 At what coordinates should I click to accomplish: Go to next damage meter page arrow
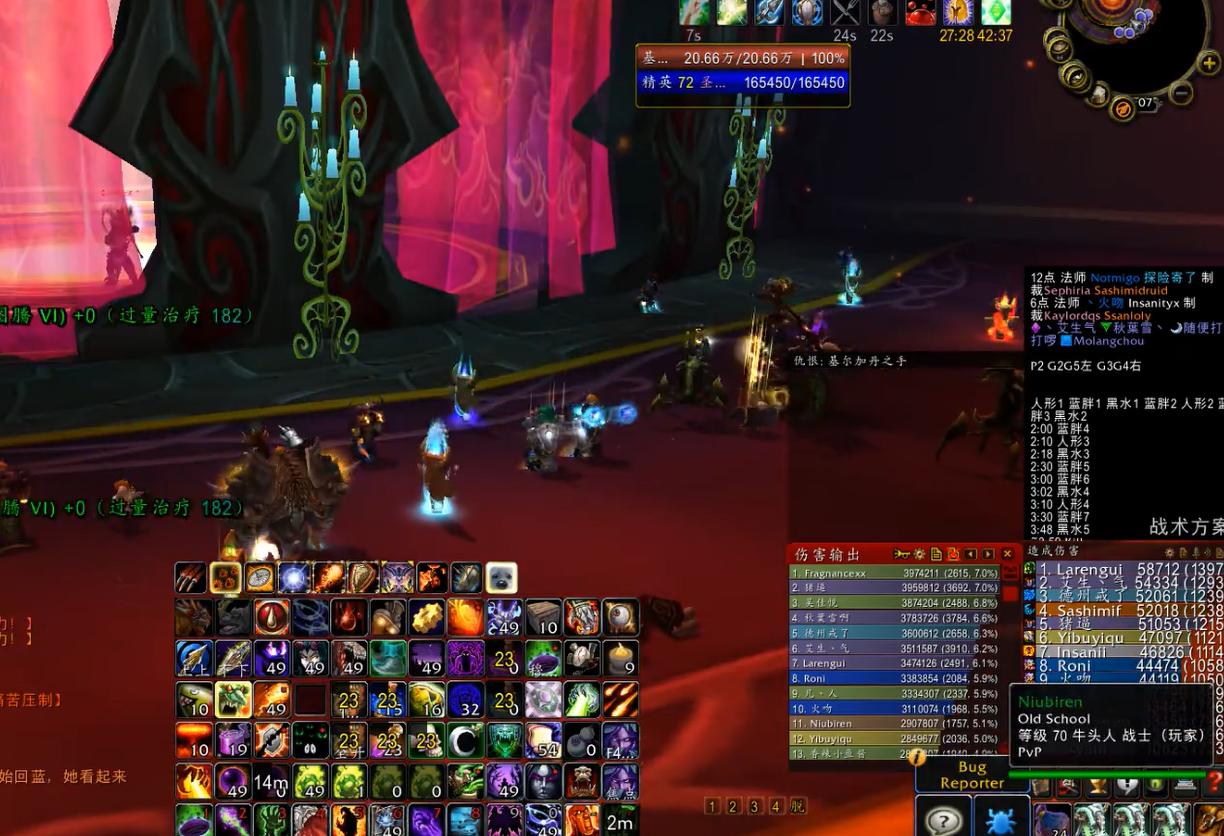pos(988,554)
